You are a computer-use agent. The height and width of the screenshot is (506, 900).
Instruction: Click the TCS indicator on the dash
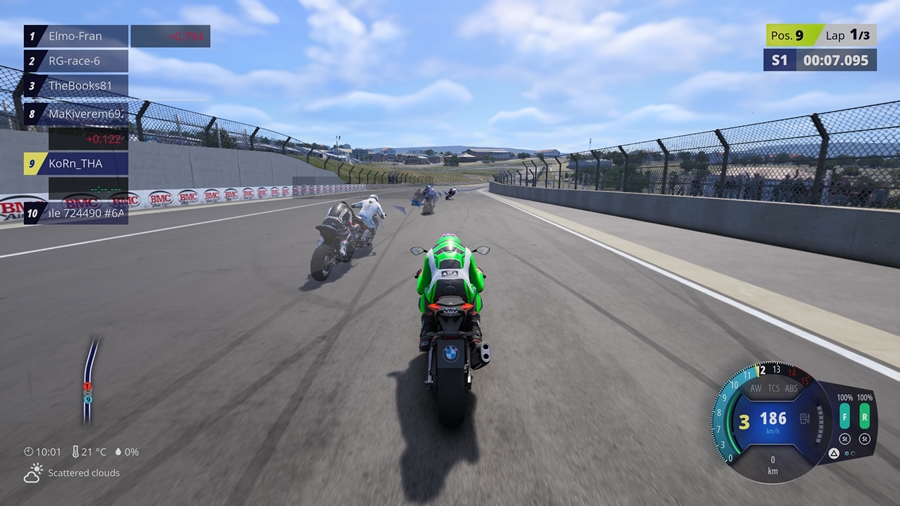[773, 388]
